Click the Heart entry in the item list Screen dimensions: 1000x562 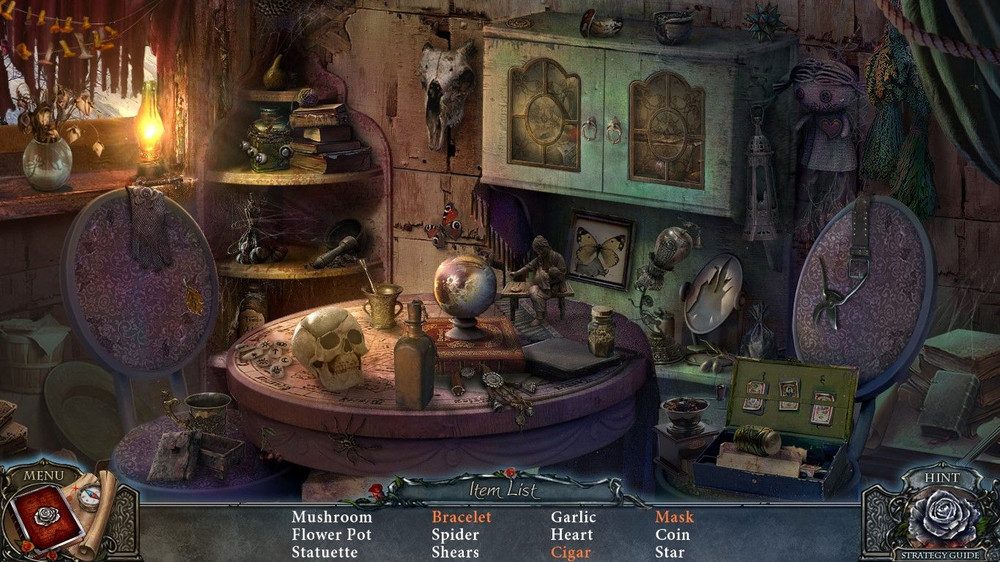pyautogui.click(x=571, y=535)
